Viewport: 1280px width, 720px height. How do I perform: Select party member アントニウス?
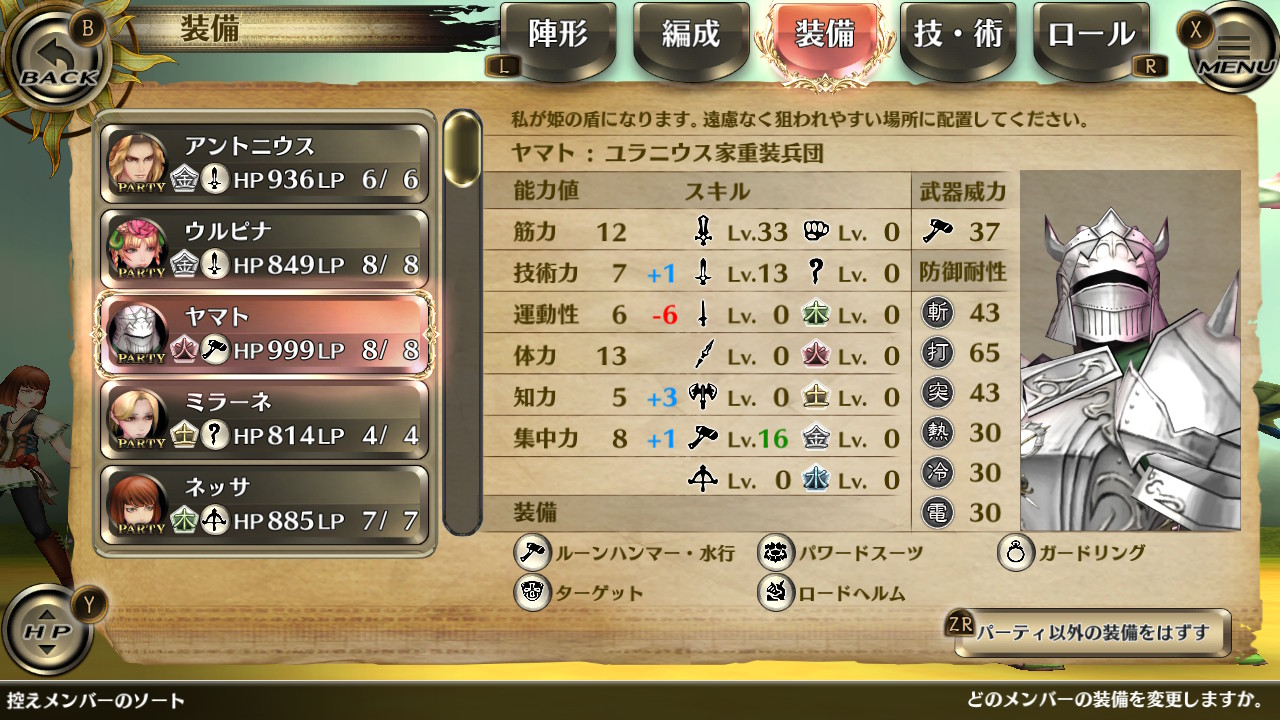pyautogui.click(x=265, y=163)
